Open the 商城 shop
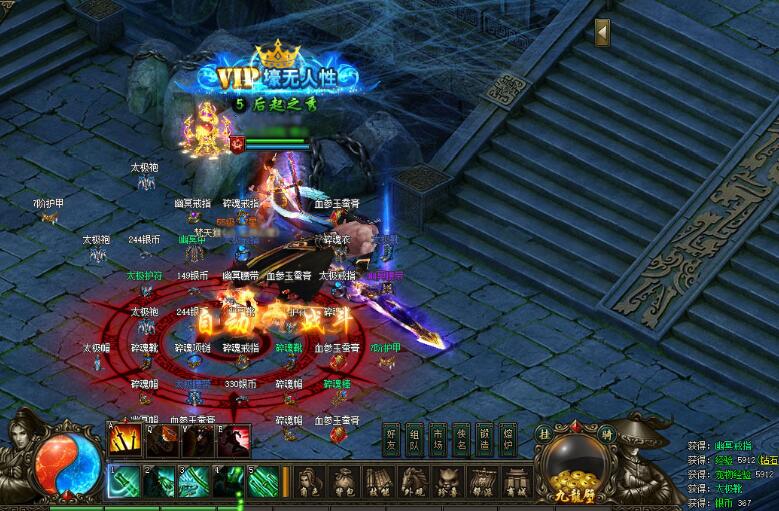Image resolution: width=779 pixels, height=511 pixels. pos(515,480)
